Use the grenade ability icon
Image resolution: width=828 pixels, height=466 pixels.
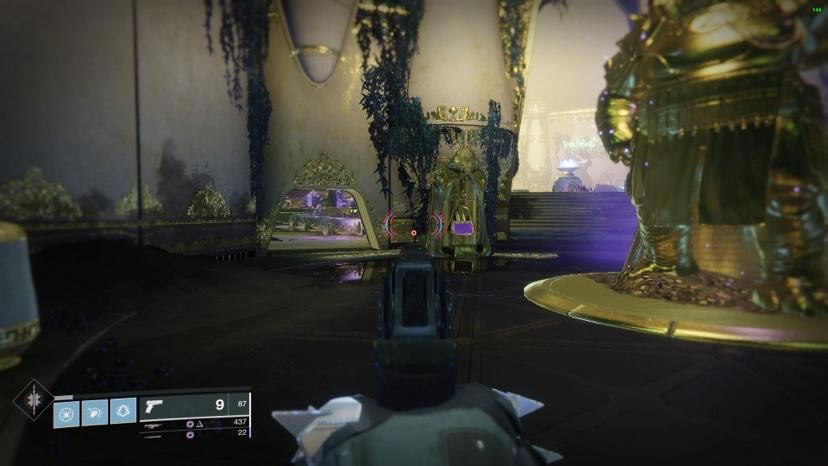[67, 412]
